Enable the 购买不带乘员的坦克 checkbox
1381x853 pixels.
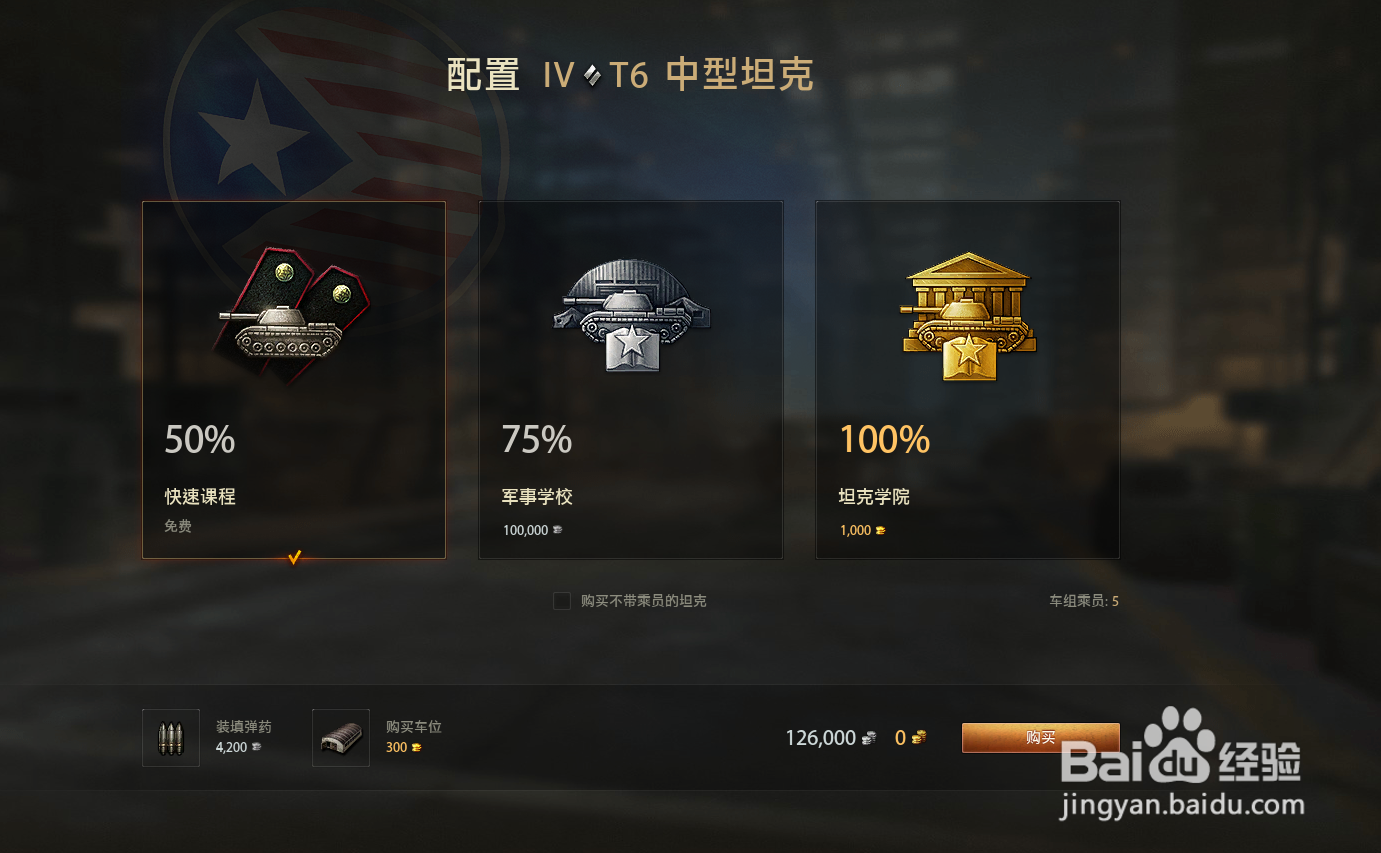pyautogui.click(x=561, y=601)
